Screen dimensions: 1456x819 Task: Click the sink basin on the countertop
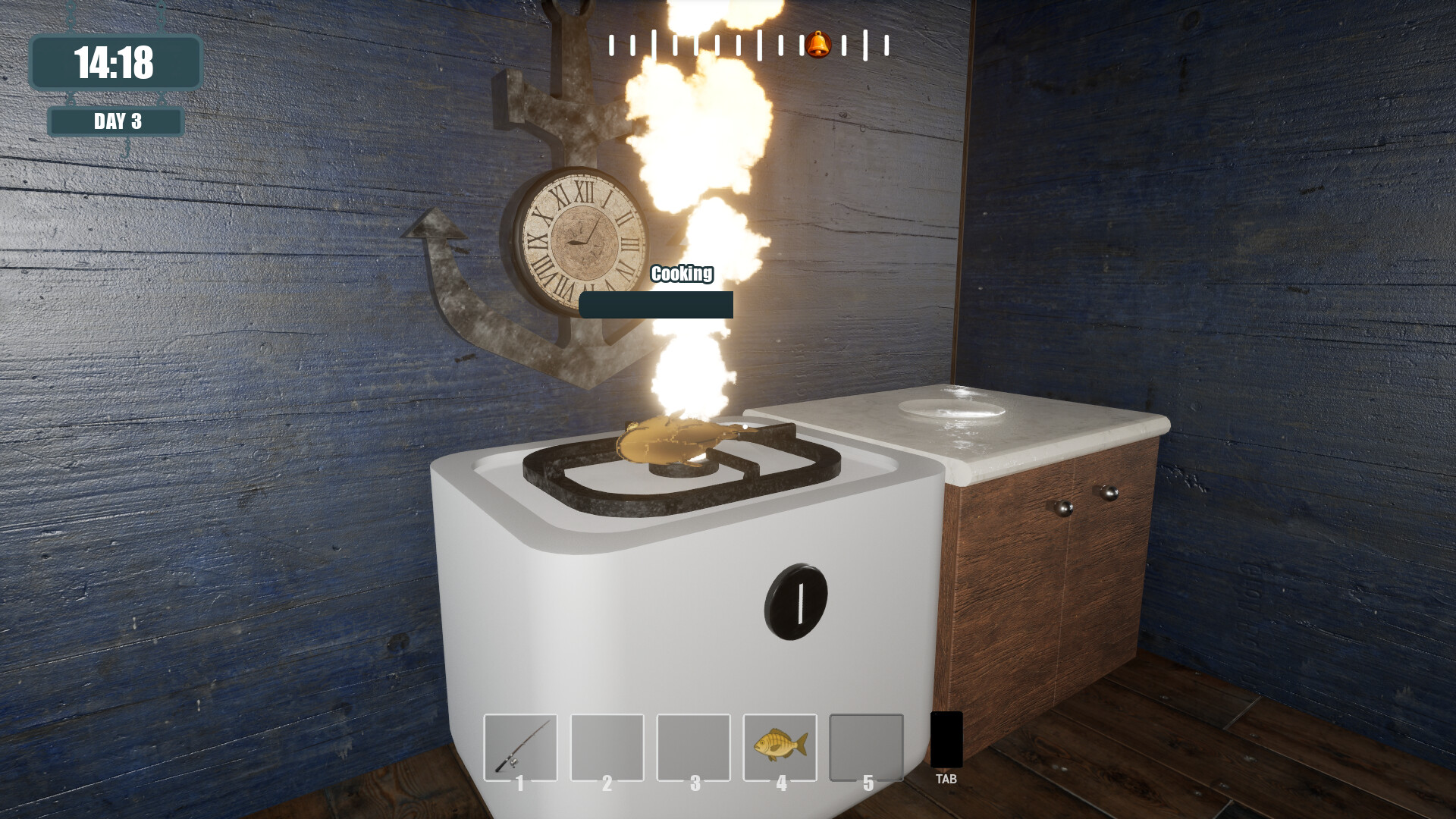[x=952, y=407]
